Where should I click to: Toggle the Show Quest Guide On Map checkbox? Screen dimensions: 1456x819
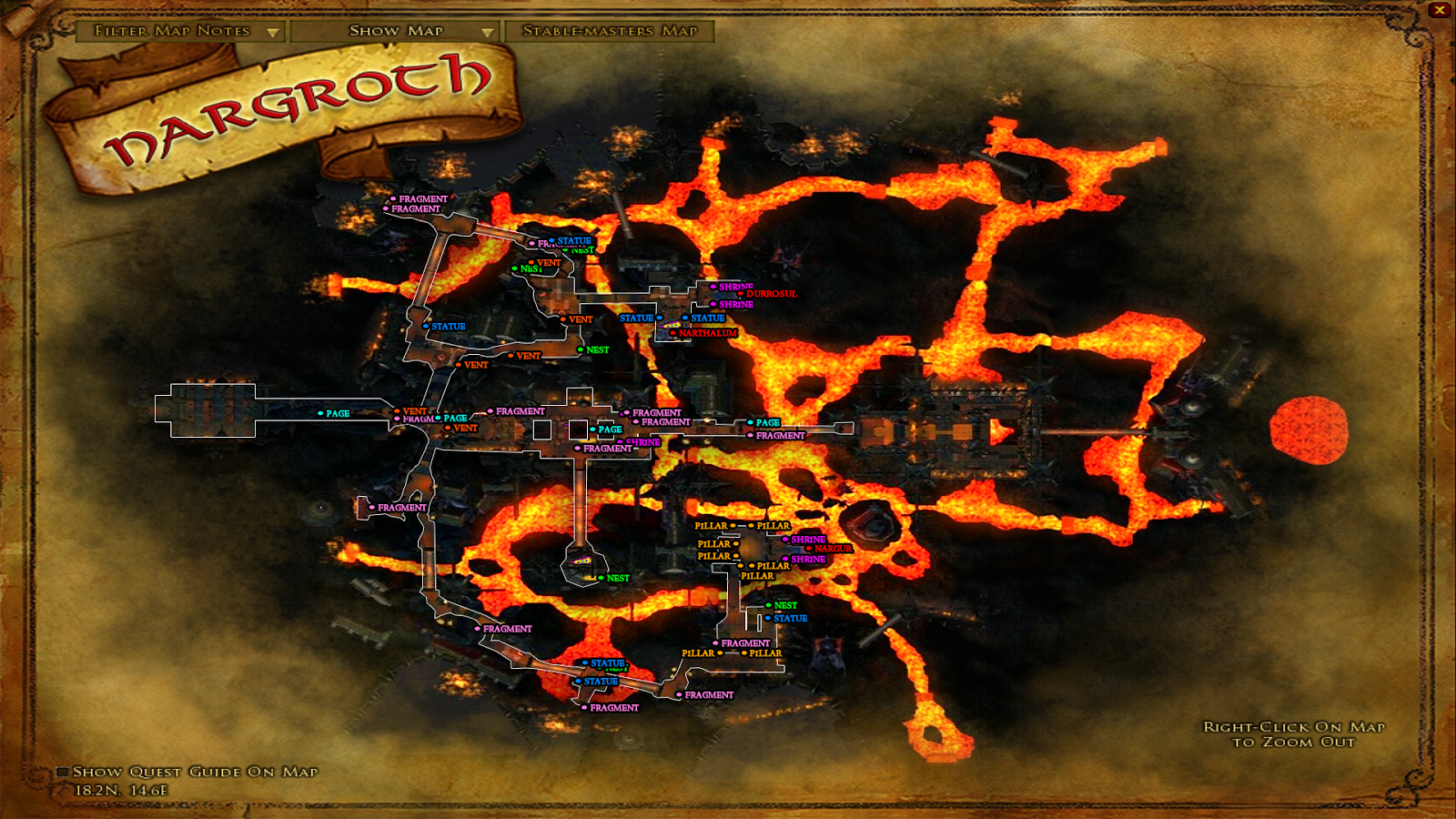click(63, 771)
